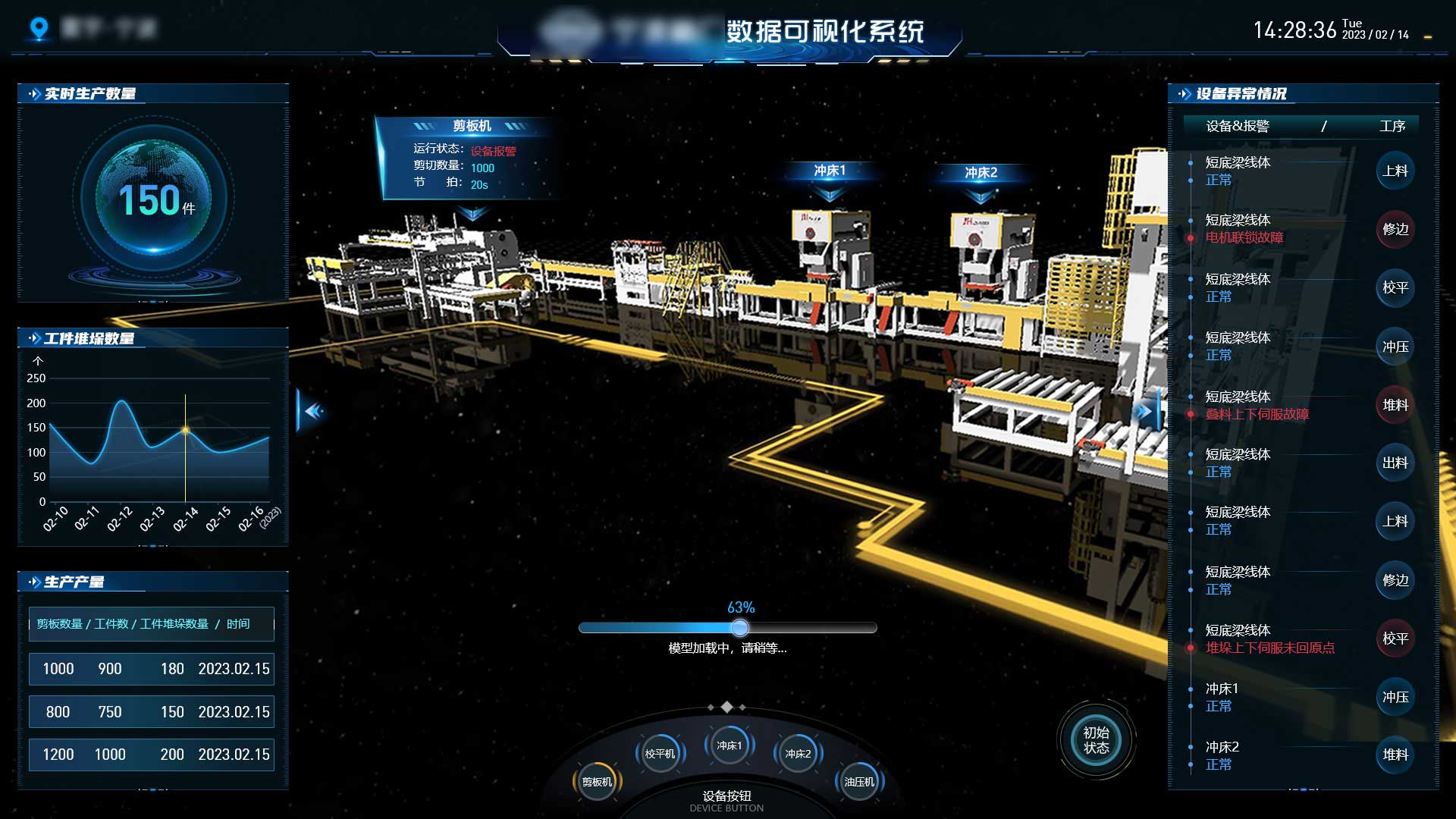Viewport: 1456px width, 819px height.
Task: Minimize using the yellow dash beside the date
Action: (1428, 36)
